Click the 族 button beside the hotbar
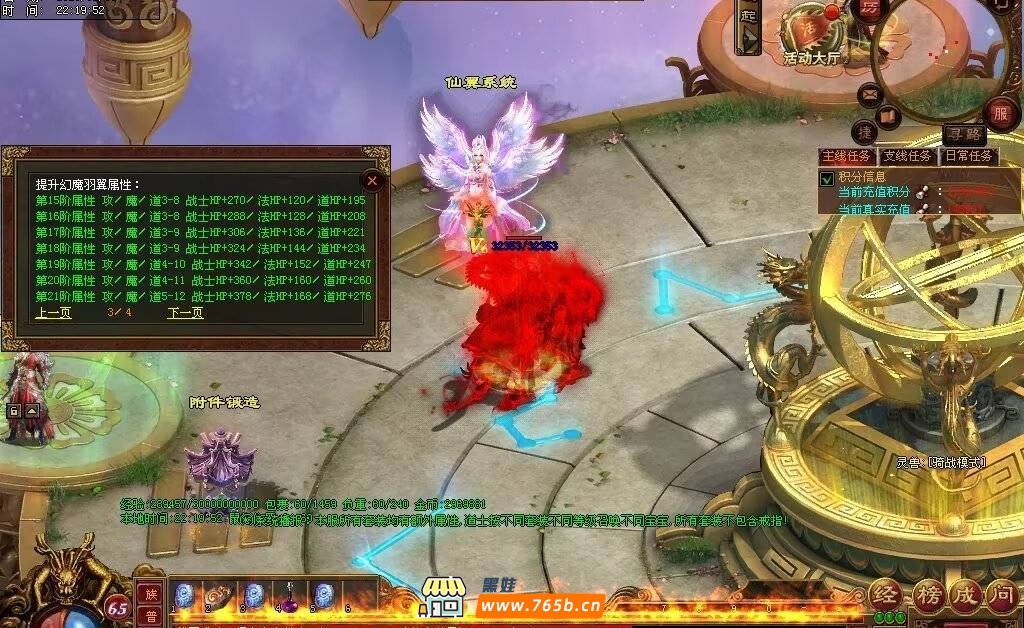Screen dimensions: 1024x628 coord(151,594)
